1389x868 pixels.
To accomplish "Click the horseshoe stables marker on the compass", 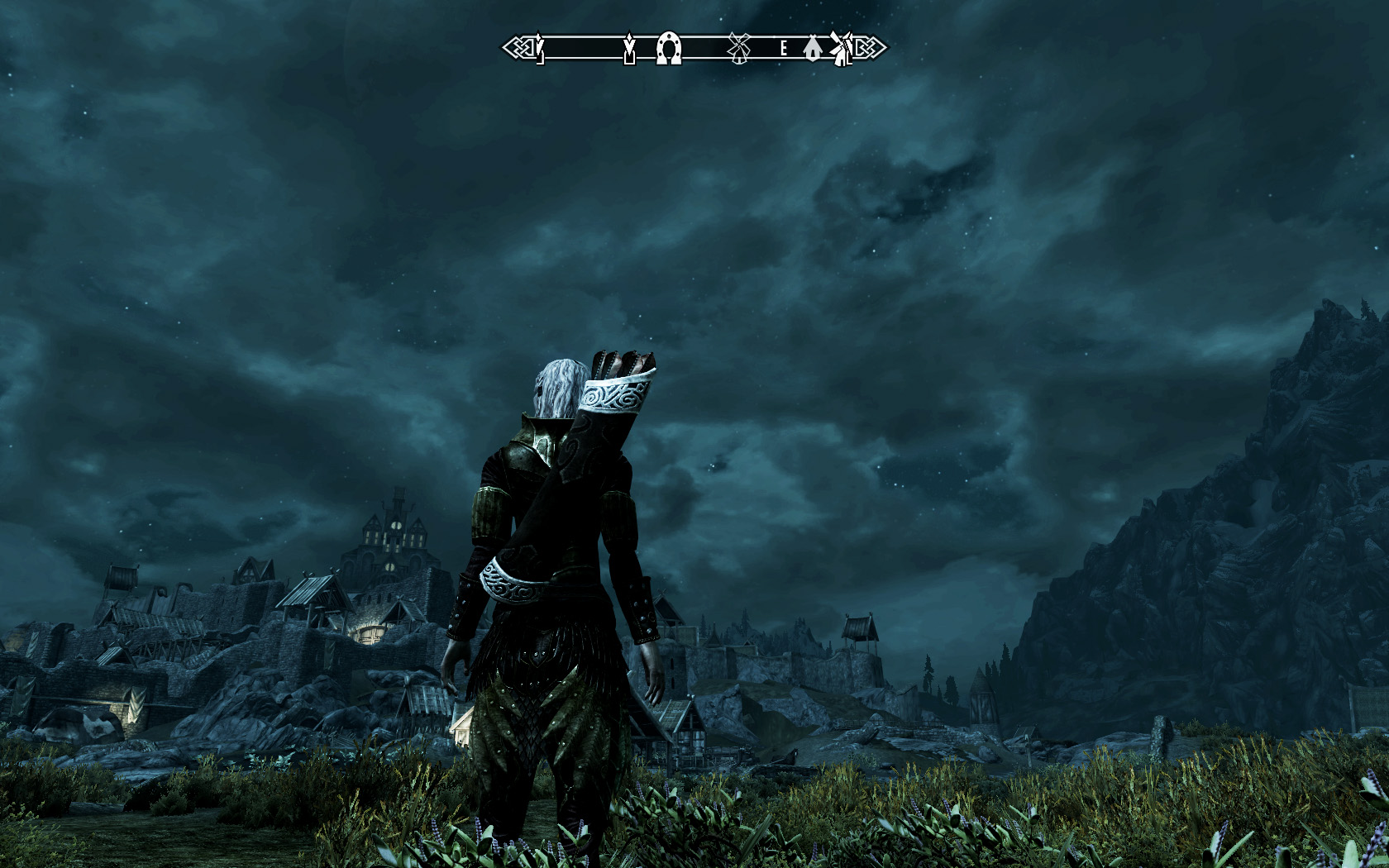I will point(668,49).
